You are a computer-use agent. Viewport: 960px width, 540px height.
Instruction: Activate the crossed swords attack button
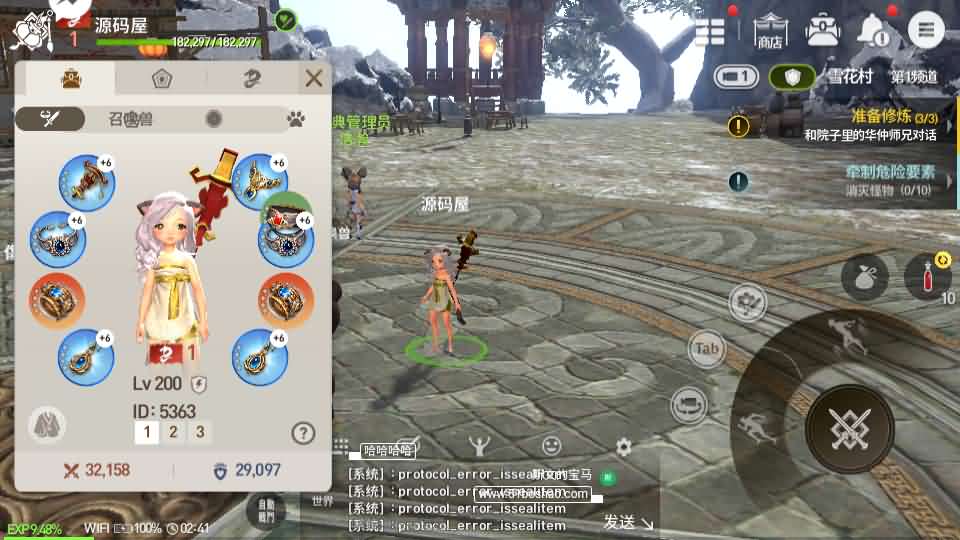pos(850,428)
